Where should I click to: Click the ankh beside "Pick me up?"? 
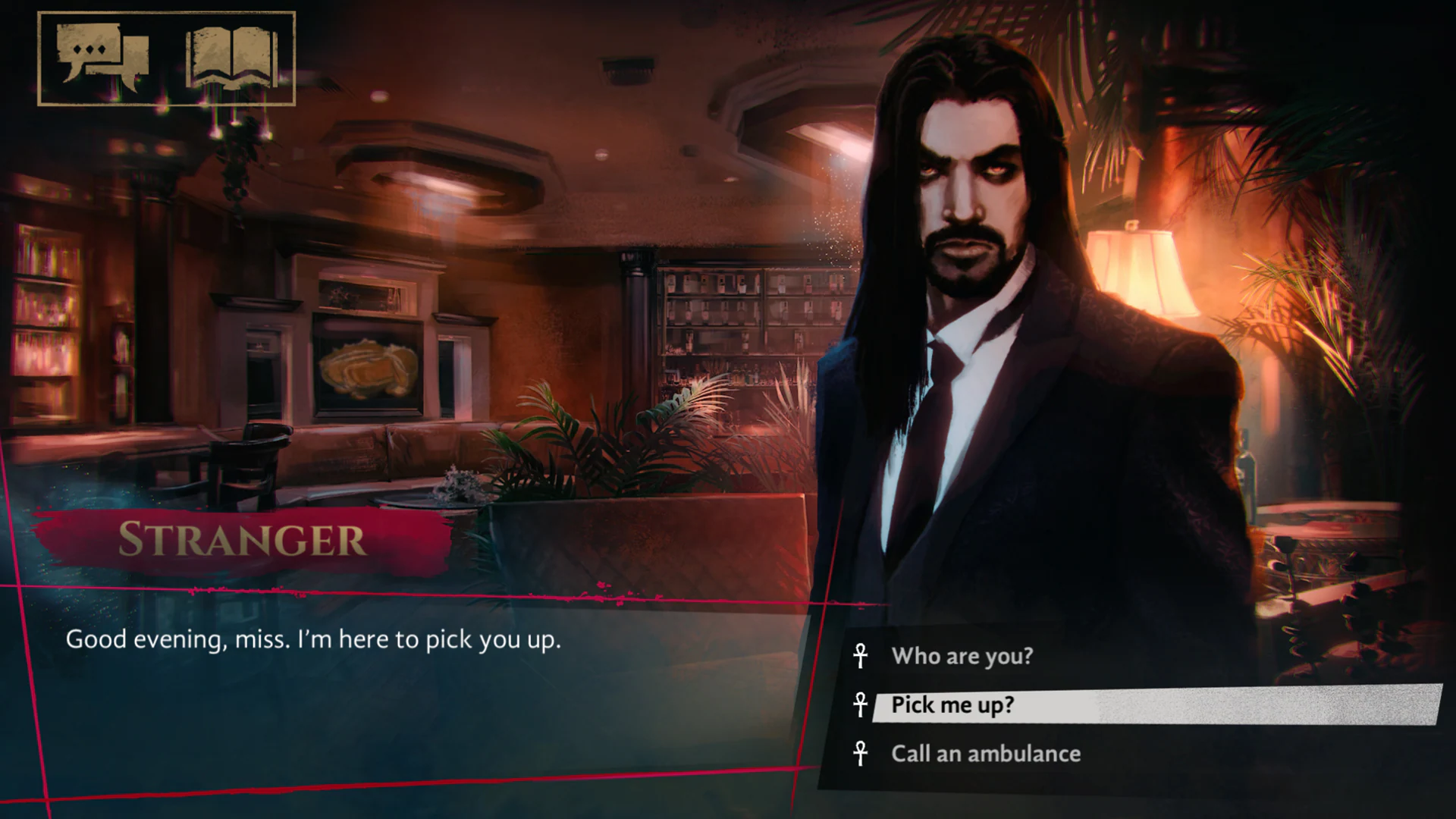pos(861,705)
